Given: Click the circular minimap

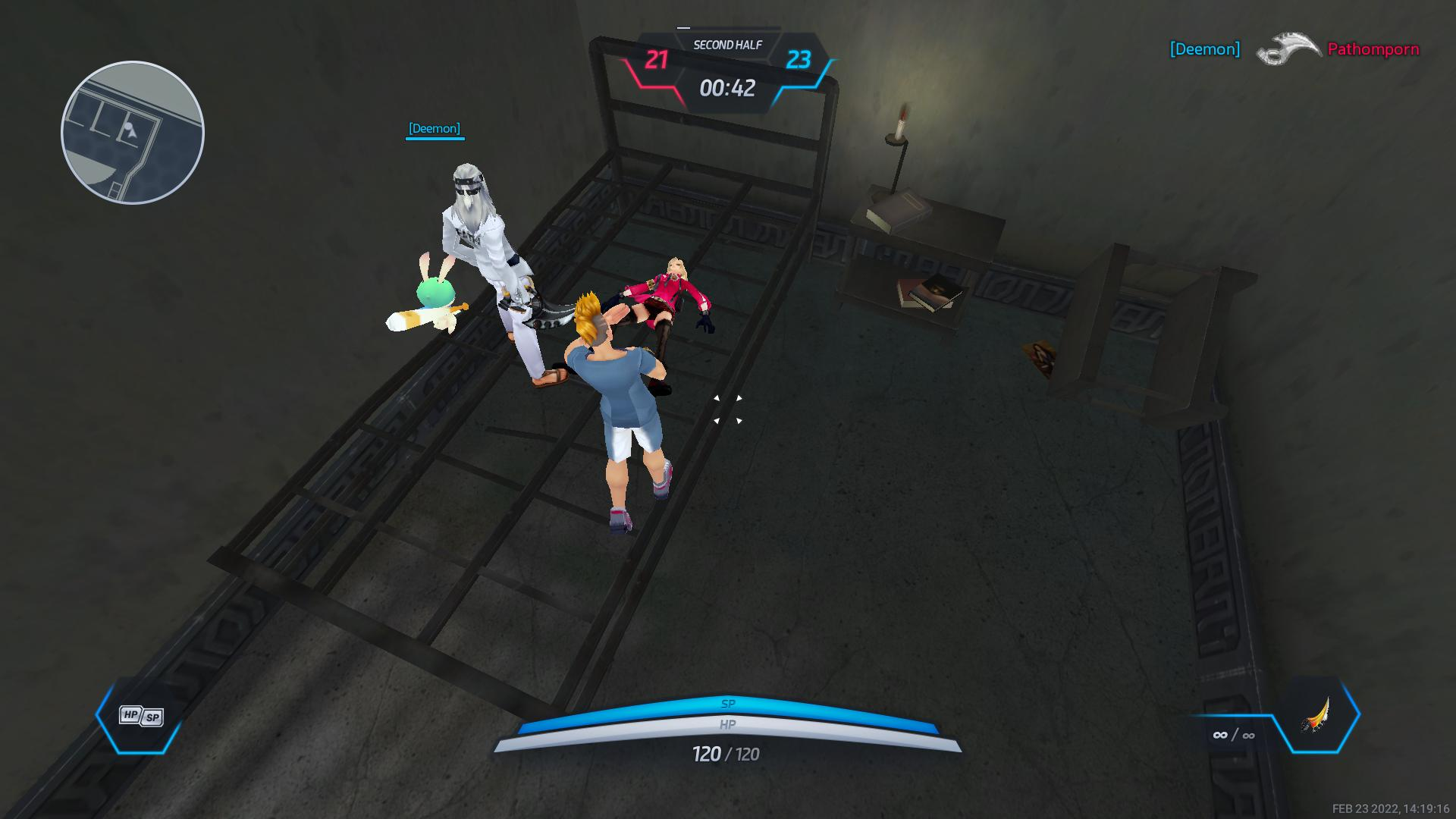Looking at the screenshot, I should [133, 133].
